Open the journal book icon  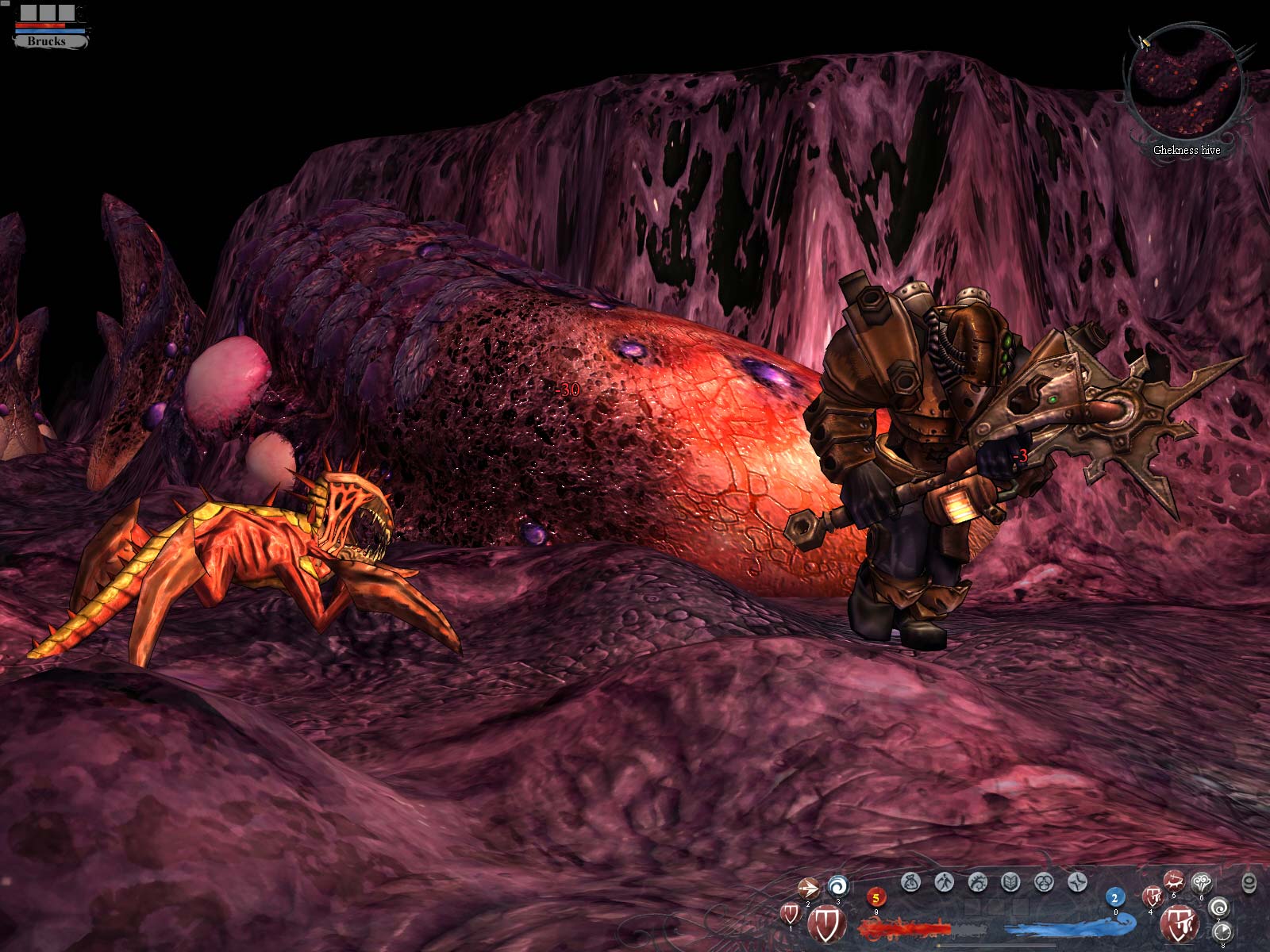[1010, 881]
